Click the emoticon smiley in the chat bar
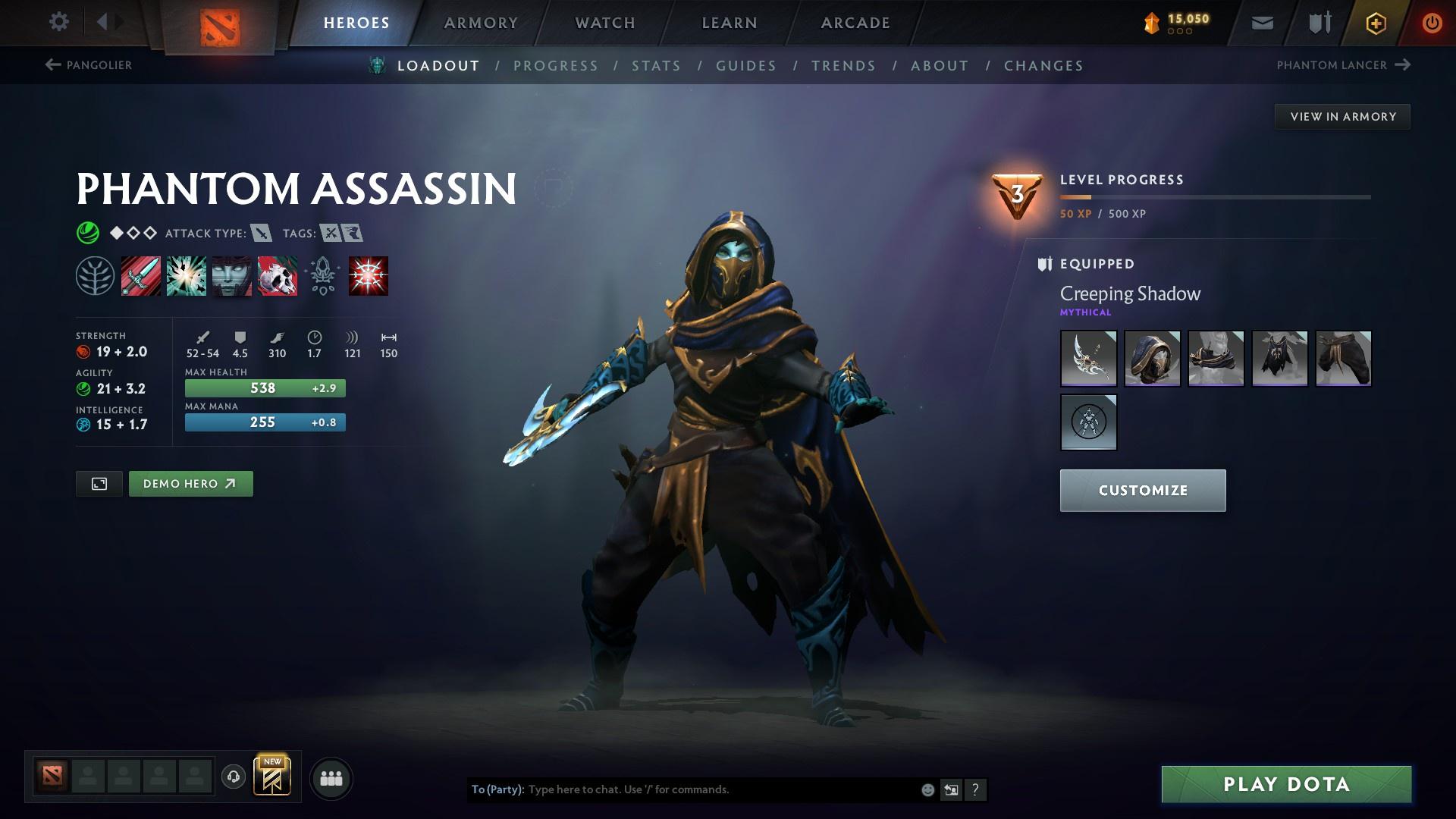1456x819 pixels. (x=927, y=789)
